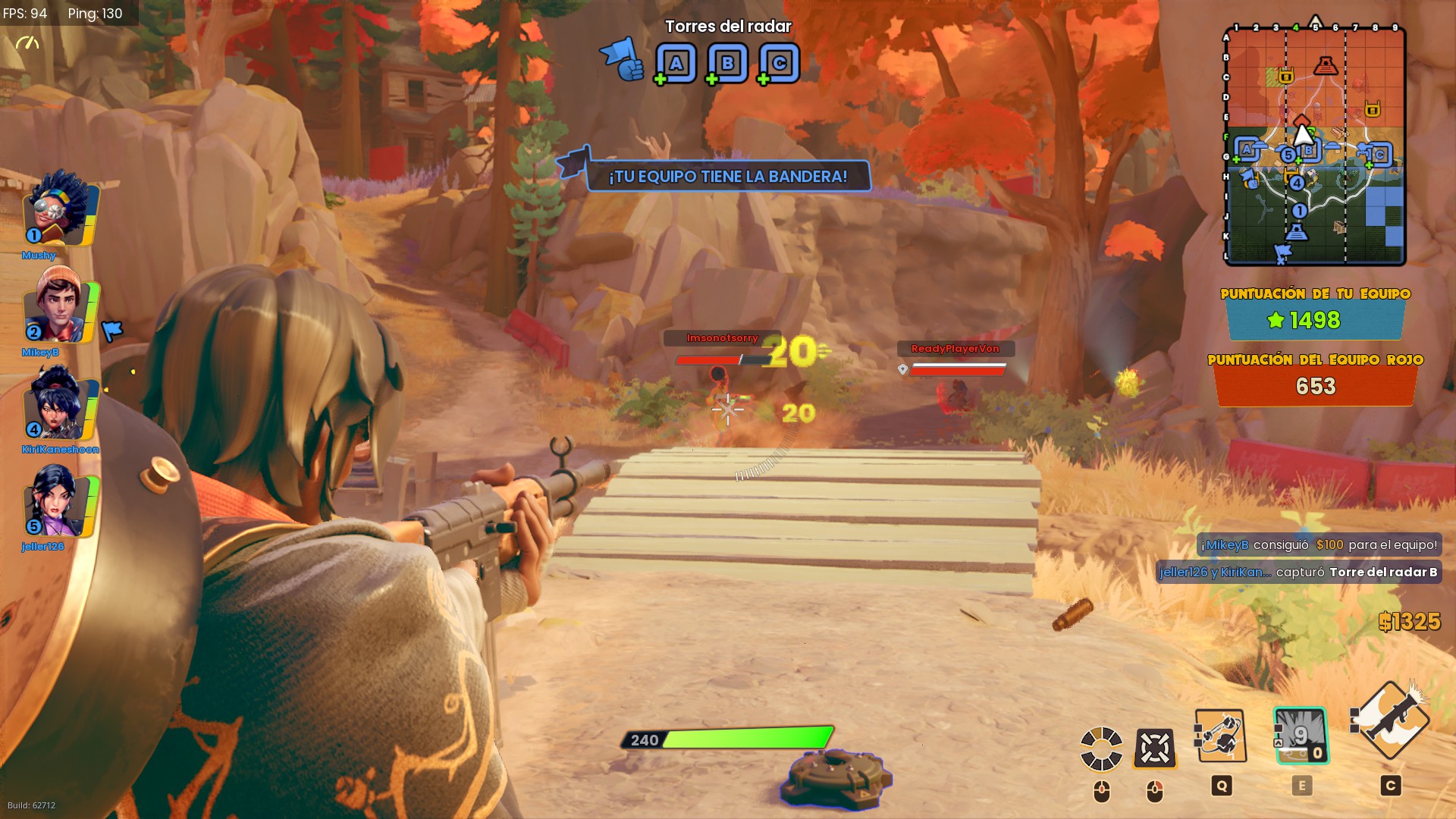Click the red team base marker on minimap

(x=1325, y=65)
